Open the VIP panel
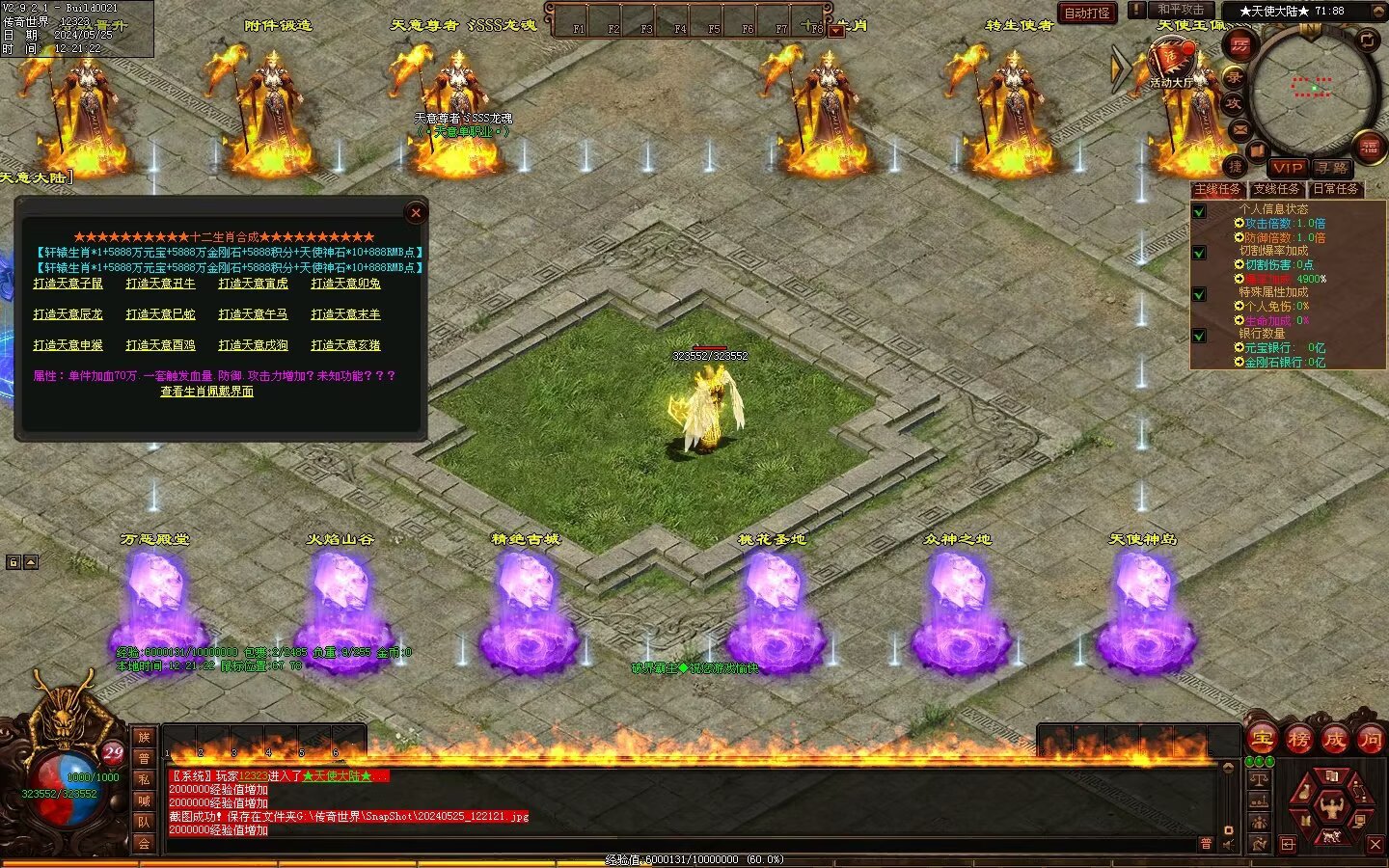Screen dimensions: 1389x868 1287,167
